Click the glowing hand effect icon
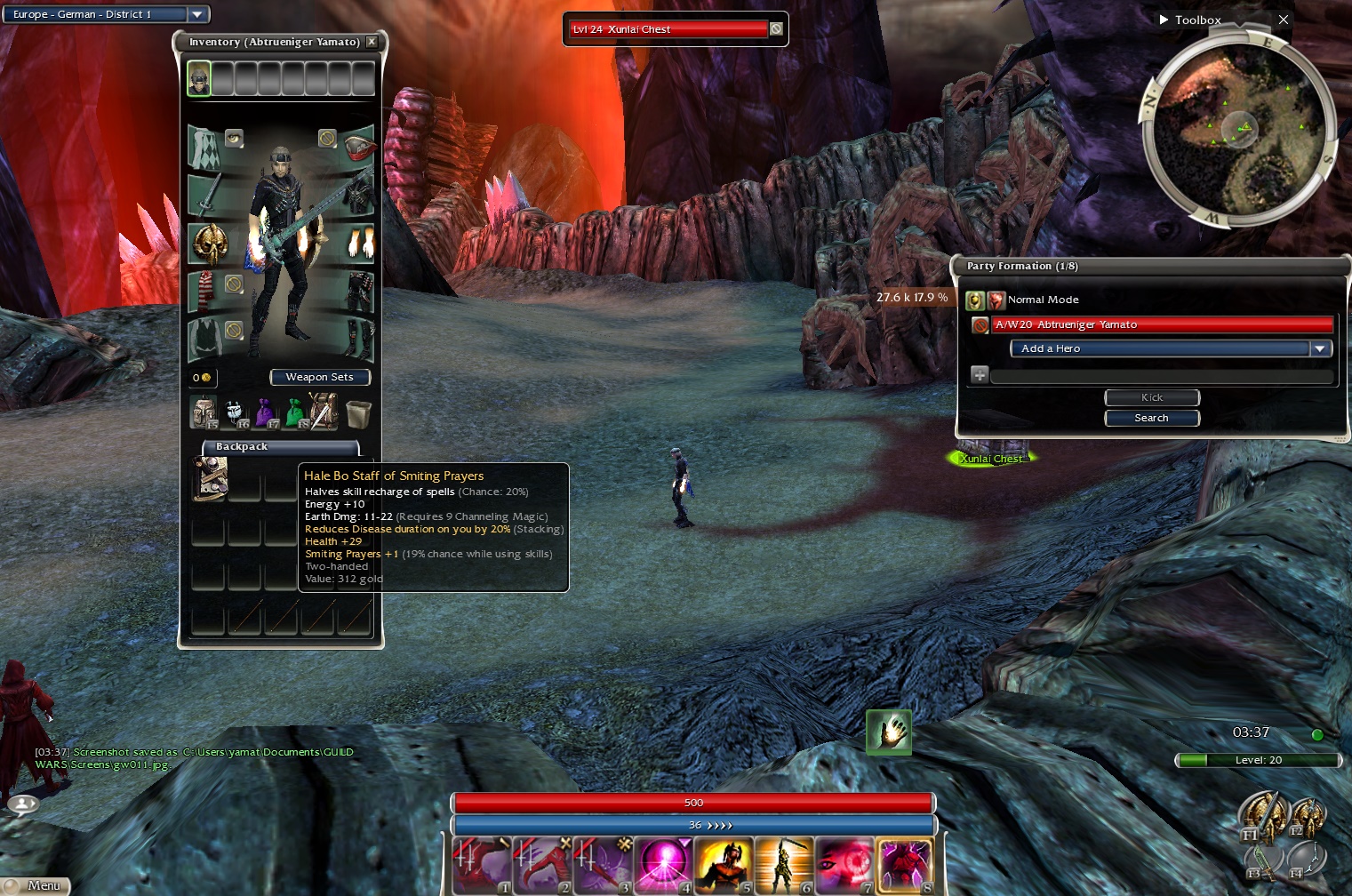The image size is (1352, 896). (x=889, y=732)
